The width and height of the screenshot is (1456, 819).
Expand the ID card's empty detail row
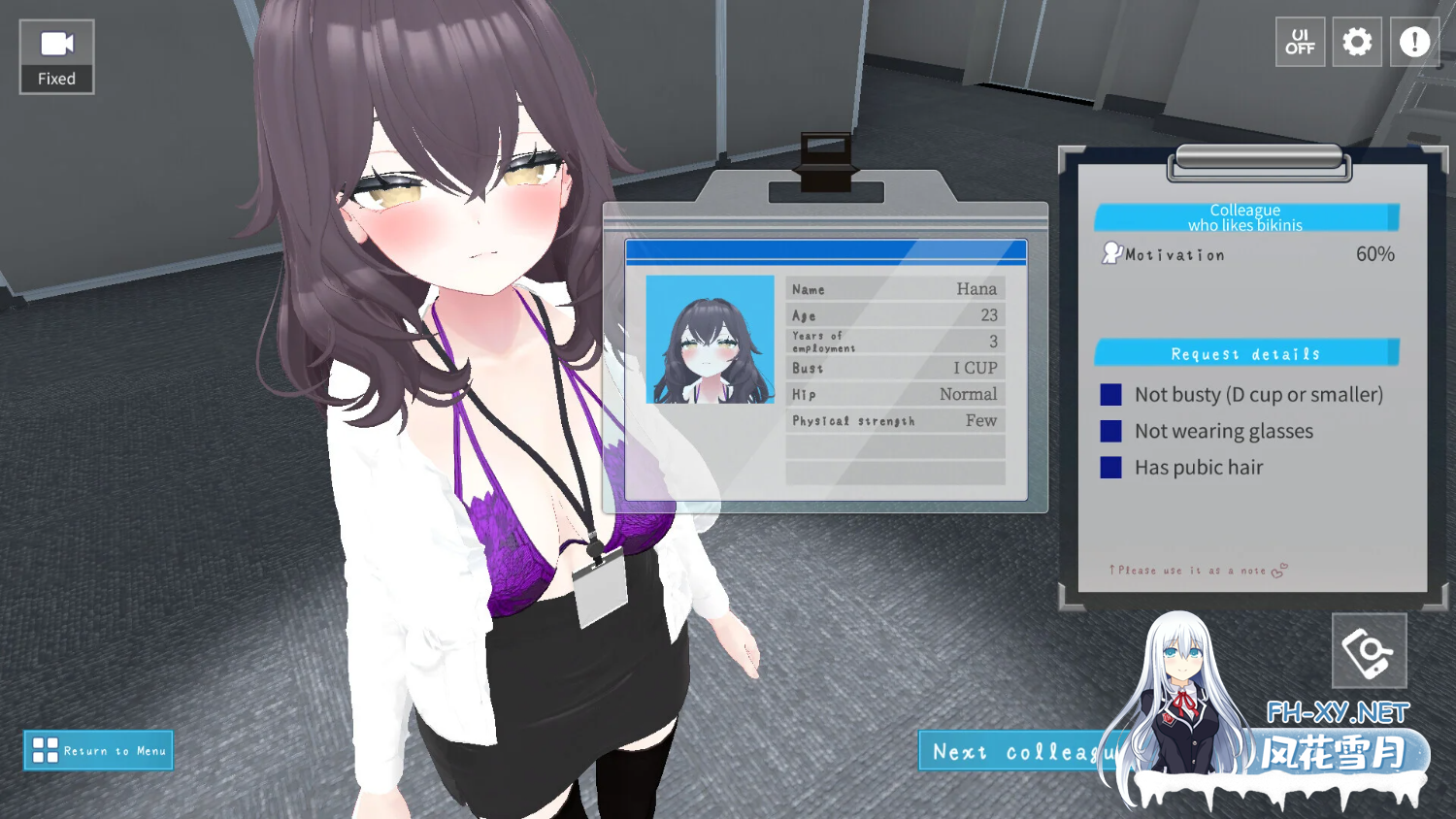895,448
